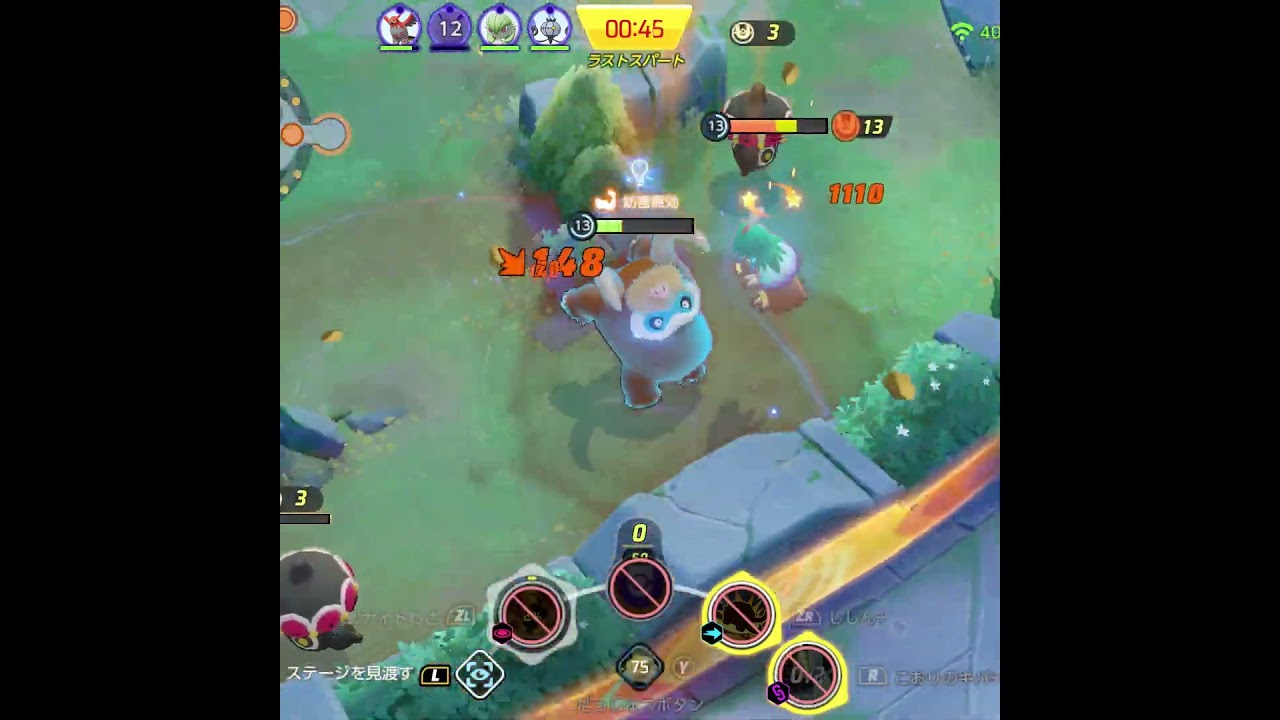The height and width of the screenshot is (720, 1280).
Task: Trigger the Unite Move icon
Action: point(531,613)
